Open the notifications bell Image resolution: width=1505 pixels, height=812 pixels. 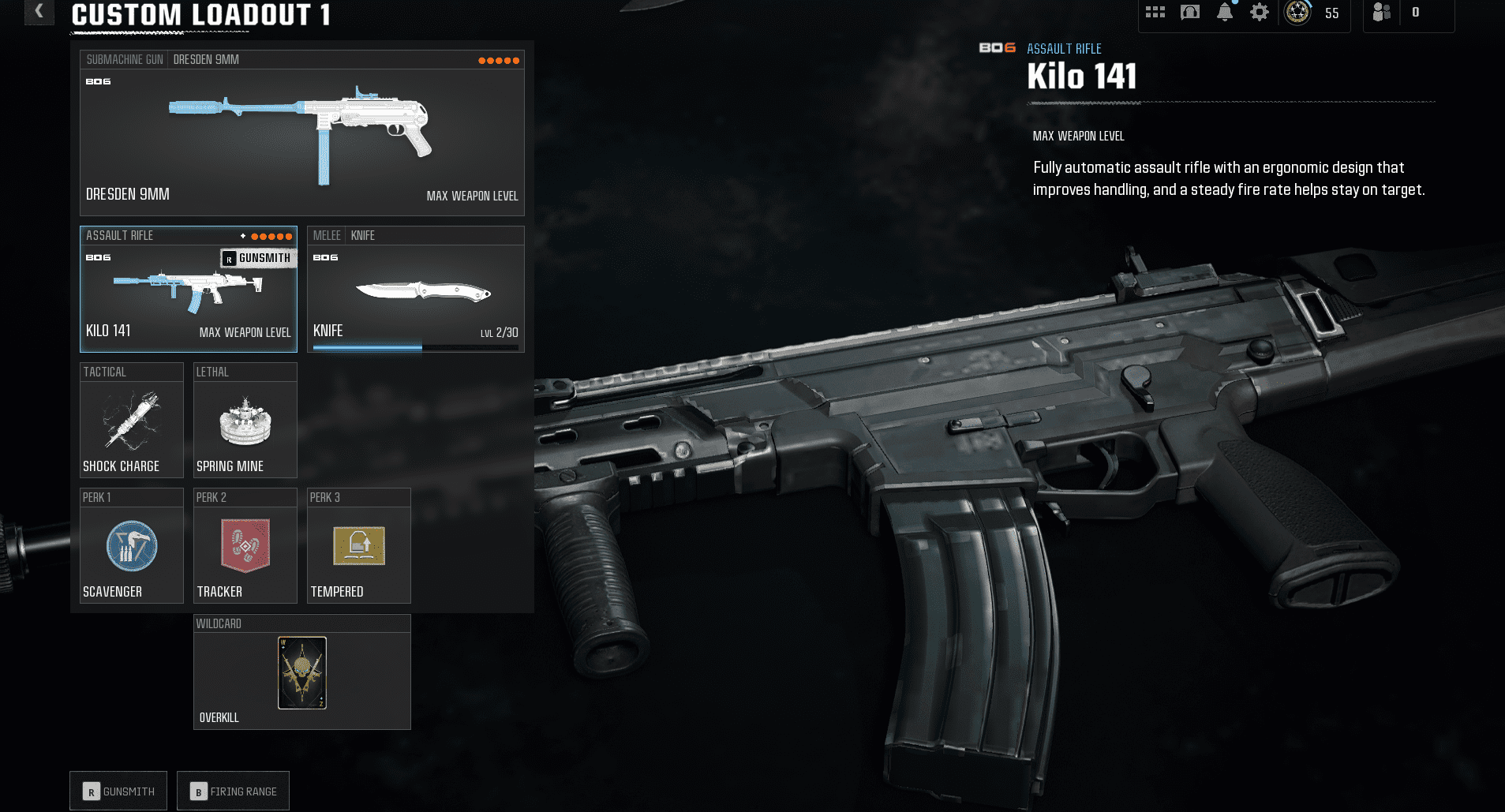[1225, 13]
